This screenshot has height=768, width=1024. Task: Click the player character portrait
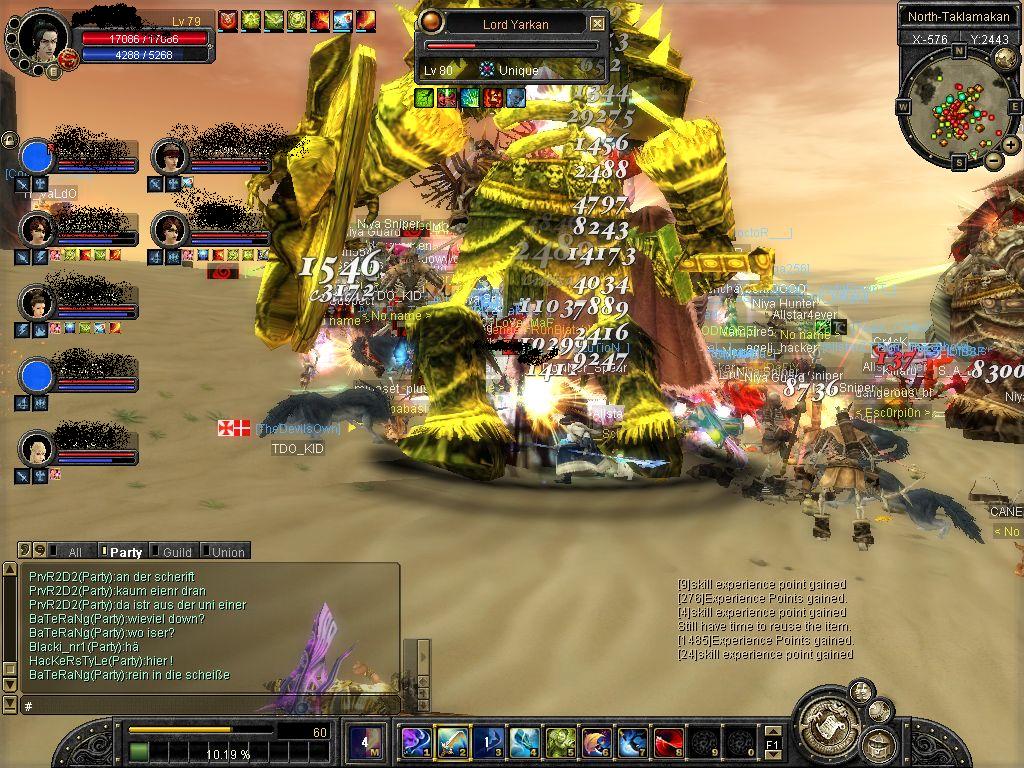43,39
